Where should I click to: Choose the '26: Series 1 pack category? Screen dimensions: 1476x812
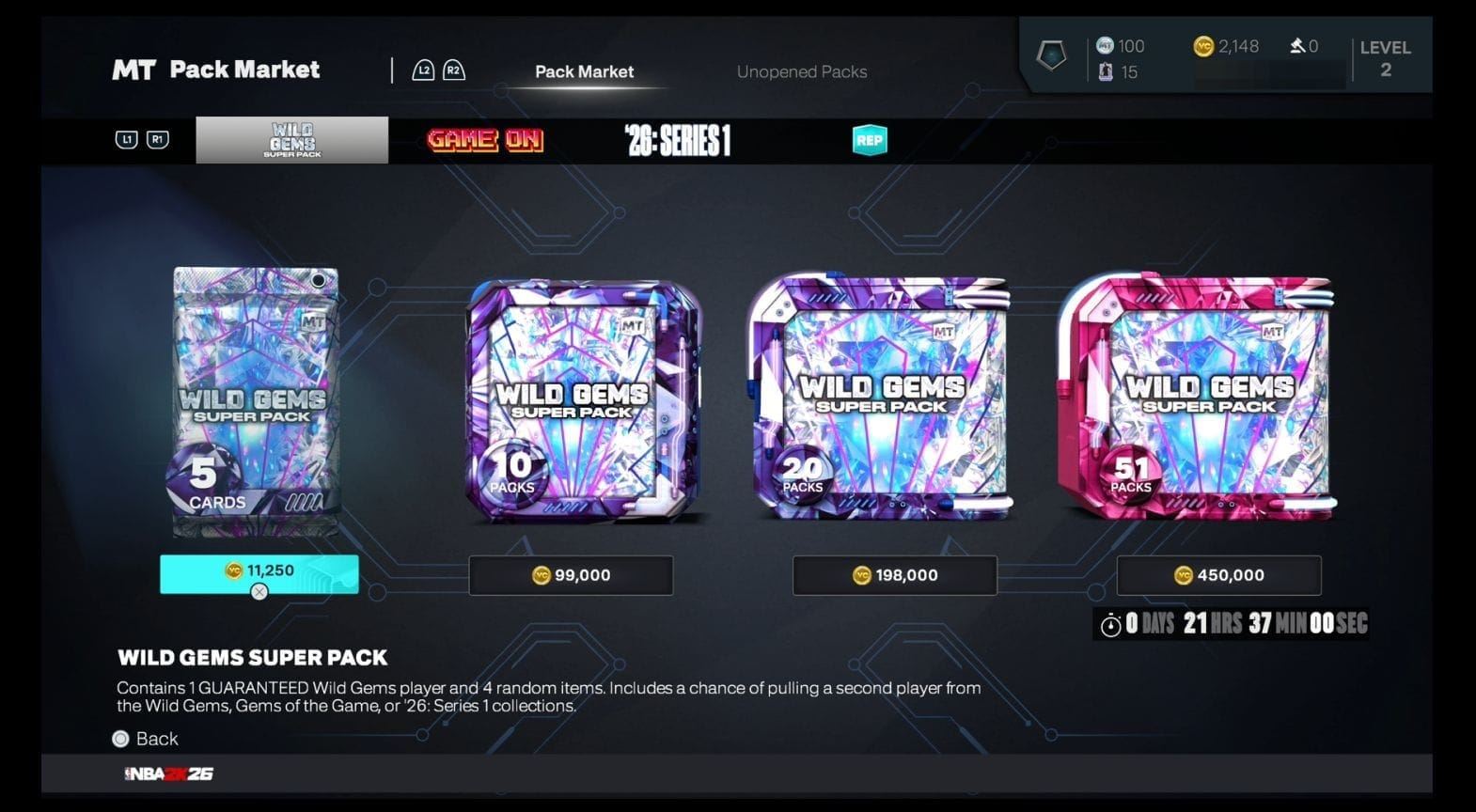(x=678, y=141)
